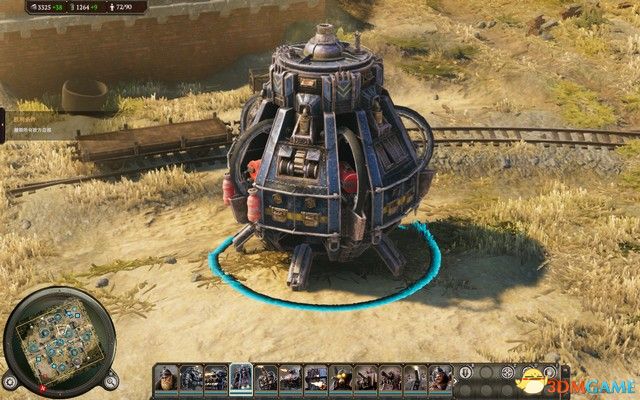Select the first bearded unit portrait in the bar

[166, 378]
